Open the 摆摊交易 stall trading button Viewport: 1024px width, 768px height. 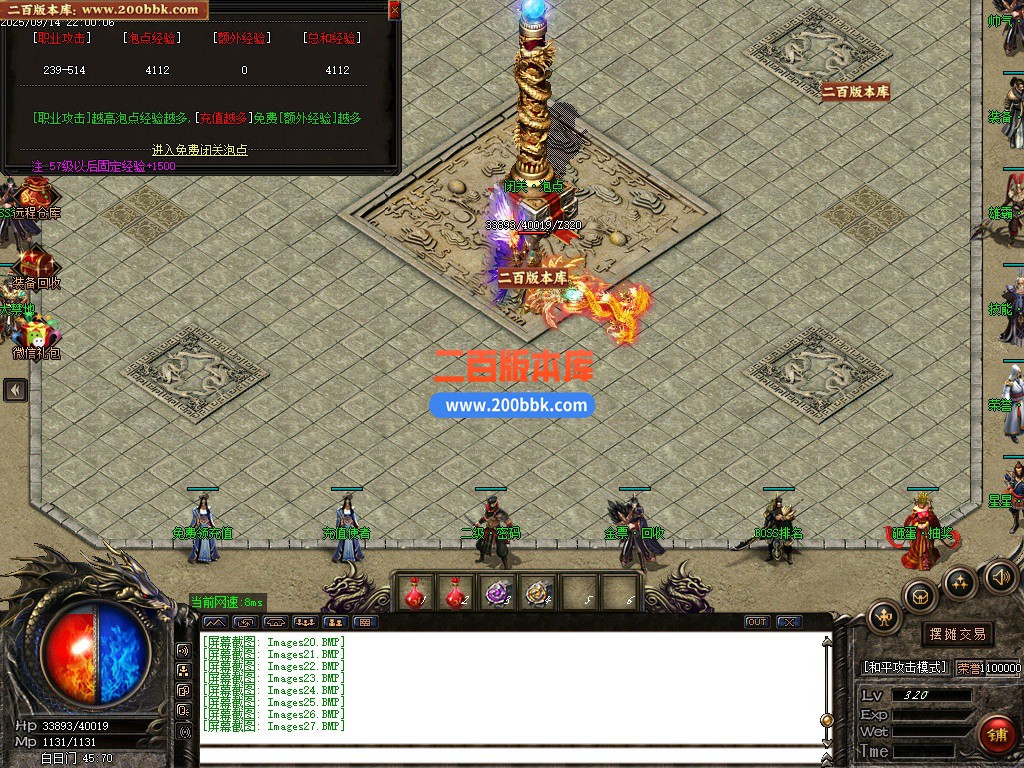click(957, 634)
